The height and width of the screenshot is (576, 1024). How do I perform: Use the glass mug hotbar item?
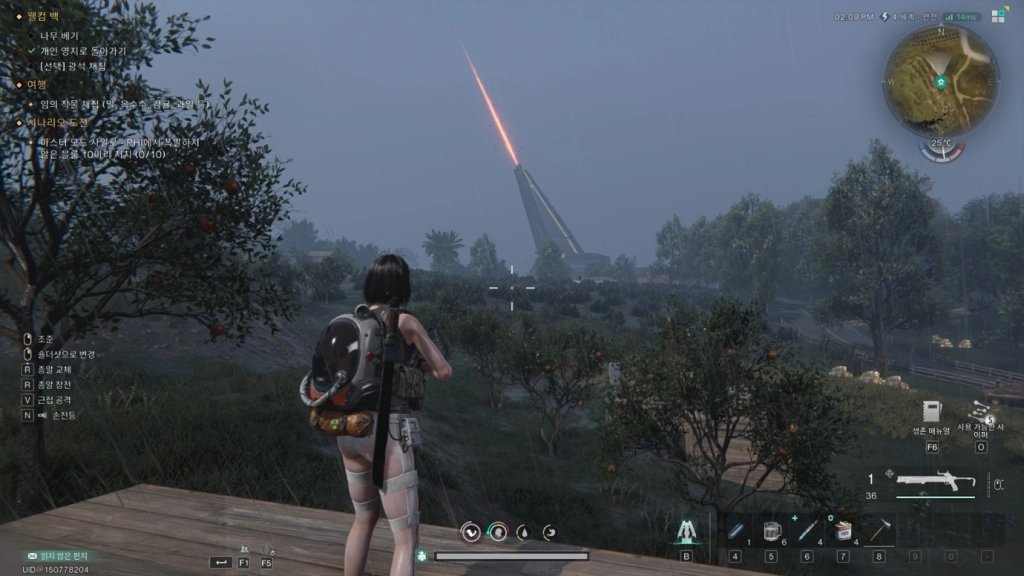[x=771, y=530]
